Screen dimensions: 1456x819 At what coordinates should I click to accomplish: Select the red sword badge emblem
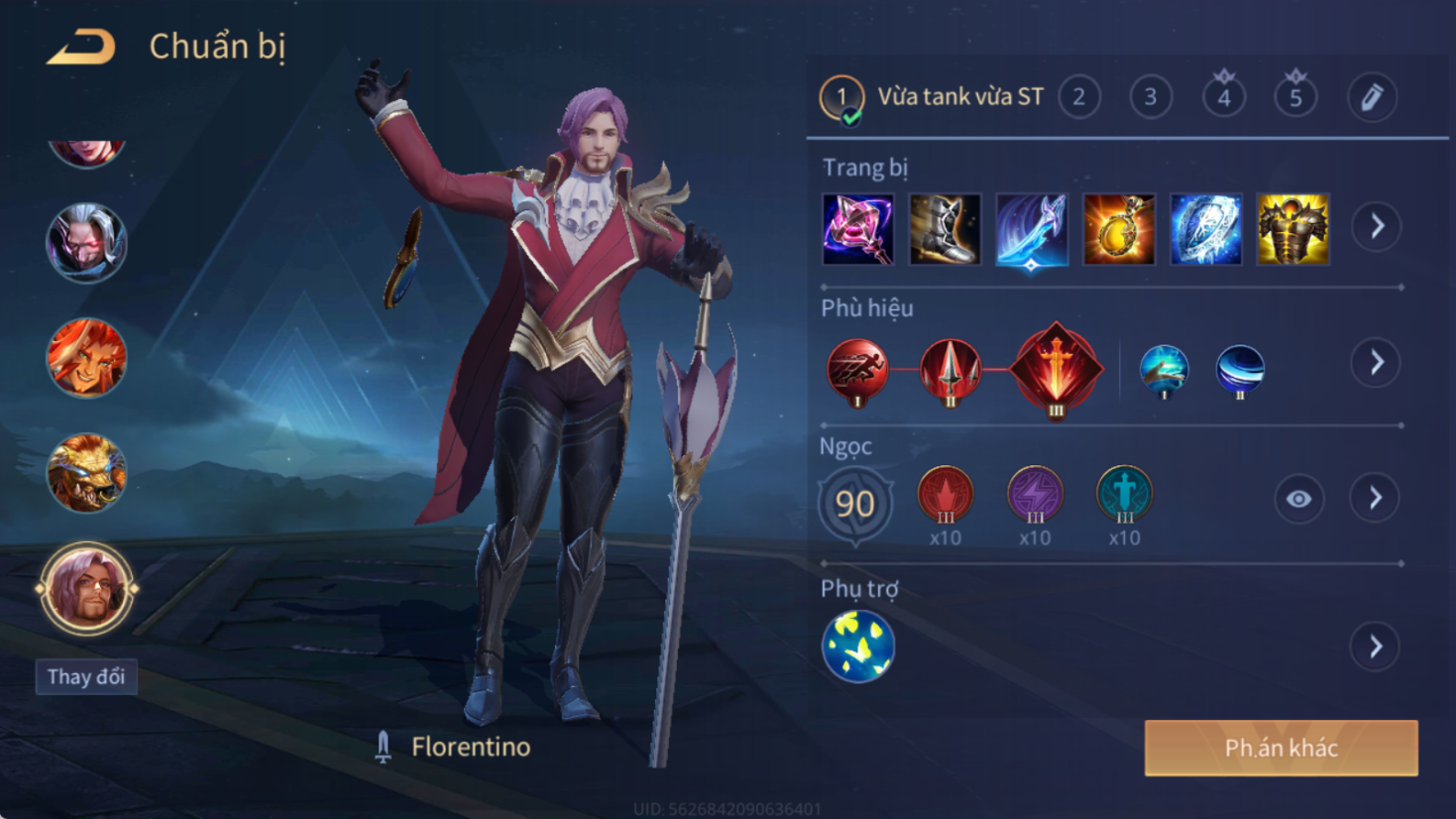[1056, 369]
